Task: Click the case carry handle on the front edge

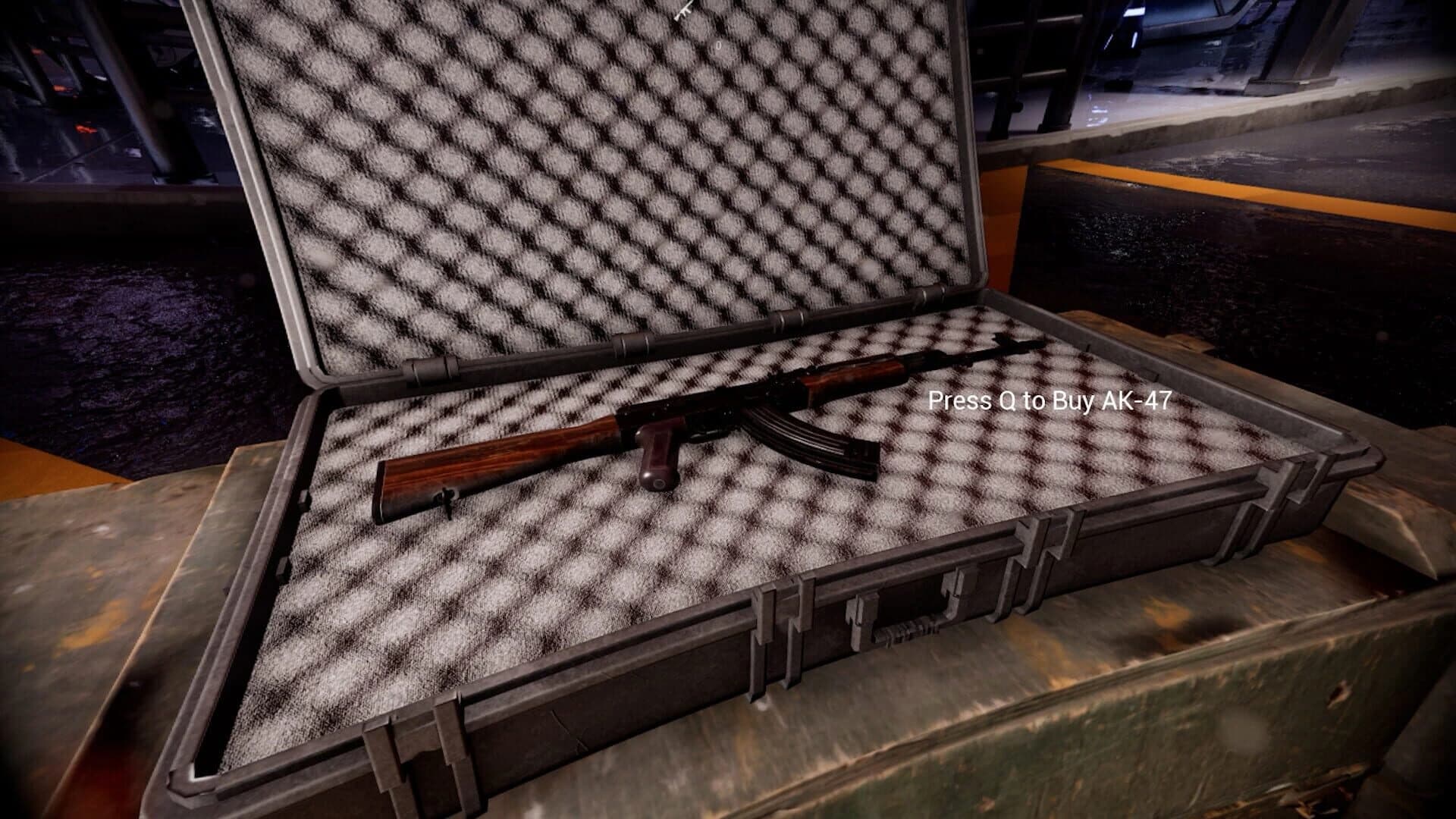Action: [x=902, y=628]
